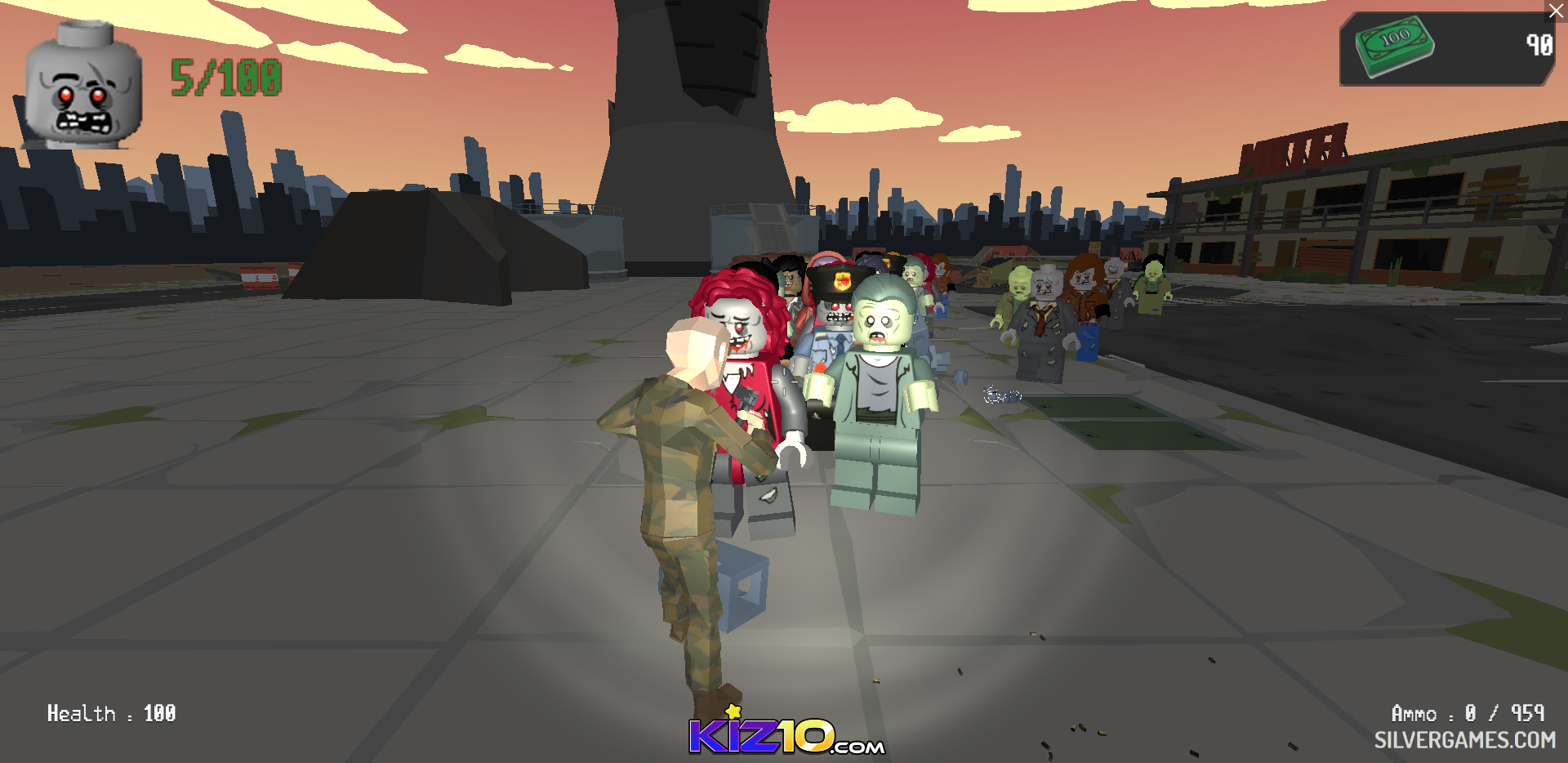Open the Kiz10.com logo link
Screen dimensions: 1568x763
(x=786, y=734)
